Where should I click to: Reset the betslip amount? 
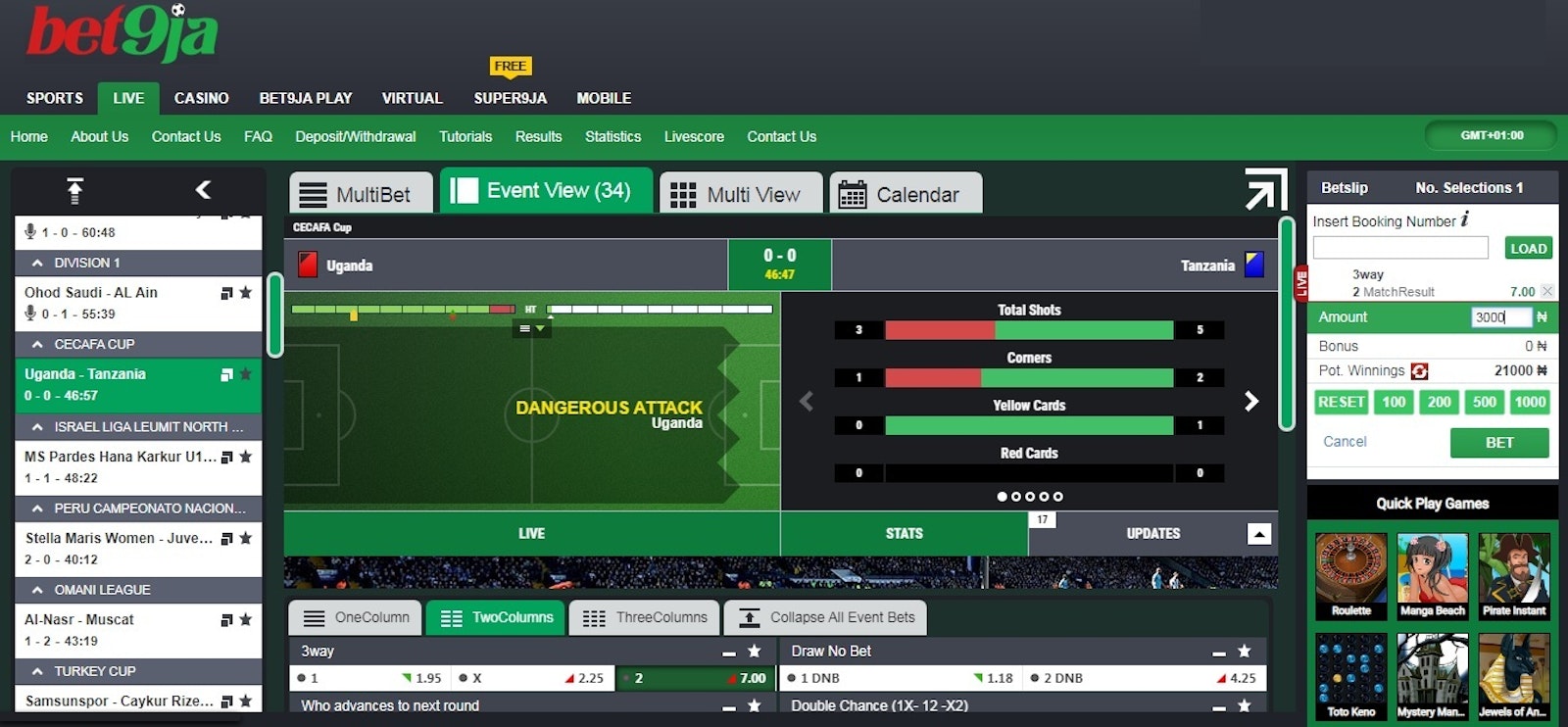pos(1341,402)
